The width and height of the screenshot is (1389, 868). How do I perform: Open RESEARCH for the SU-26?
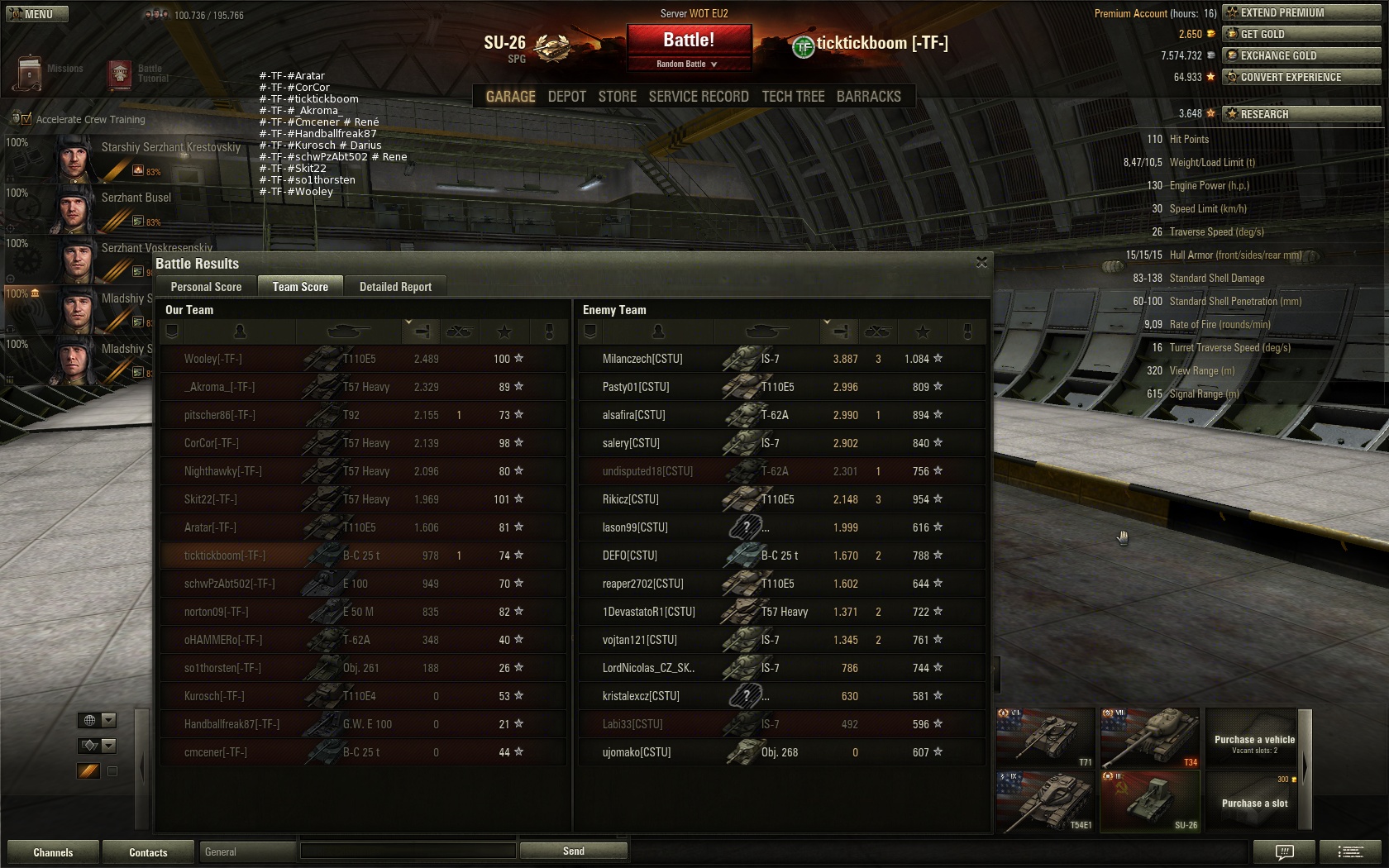pyautogui.click(x=1301, y=114)
